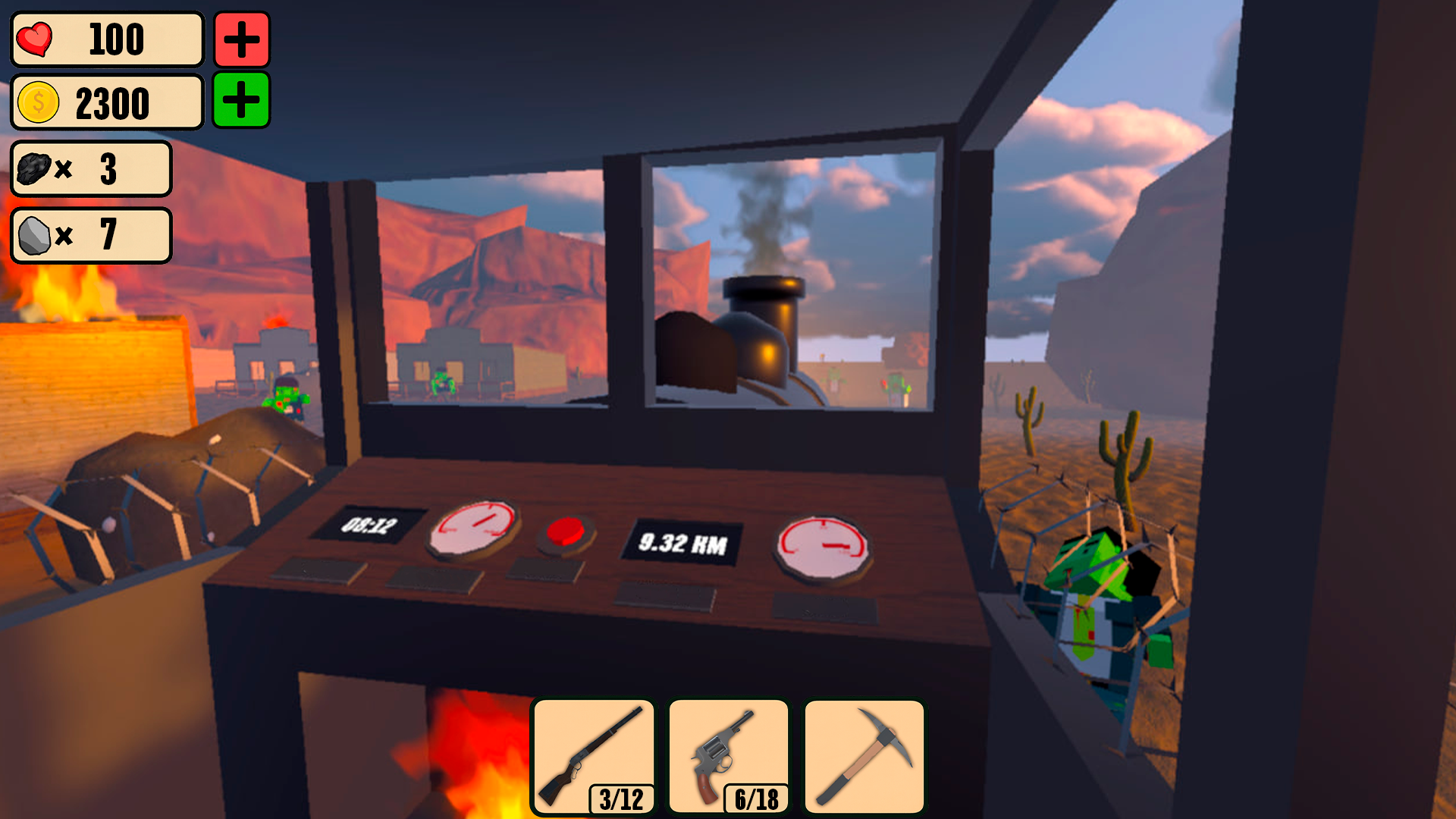Click the revolver ammo counter 6/18
This screenshot has width=1456, height=819.
(x=756, y=797)
